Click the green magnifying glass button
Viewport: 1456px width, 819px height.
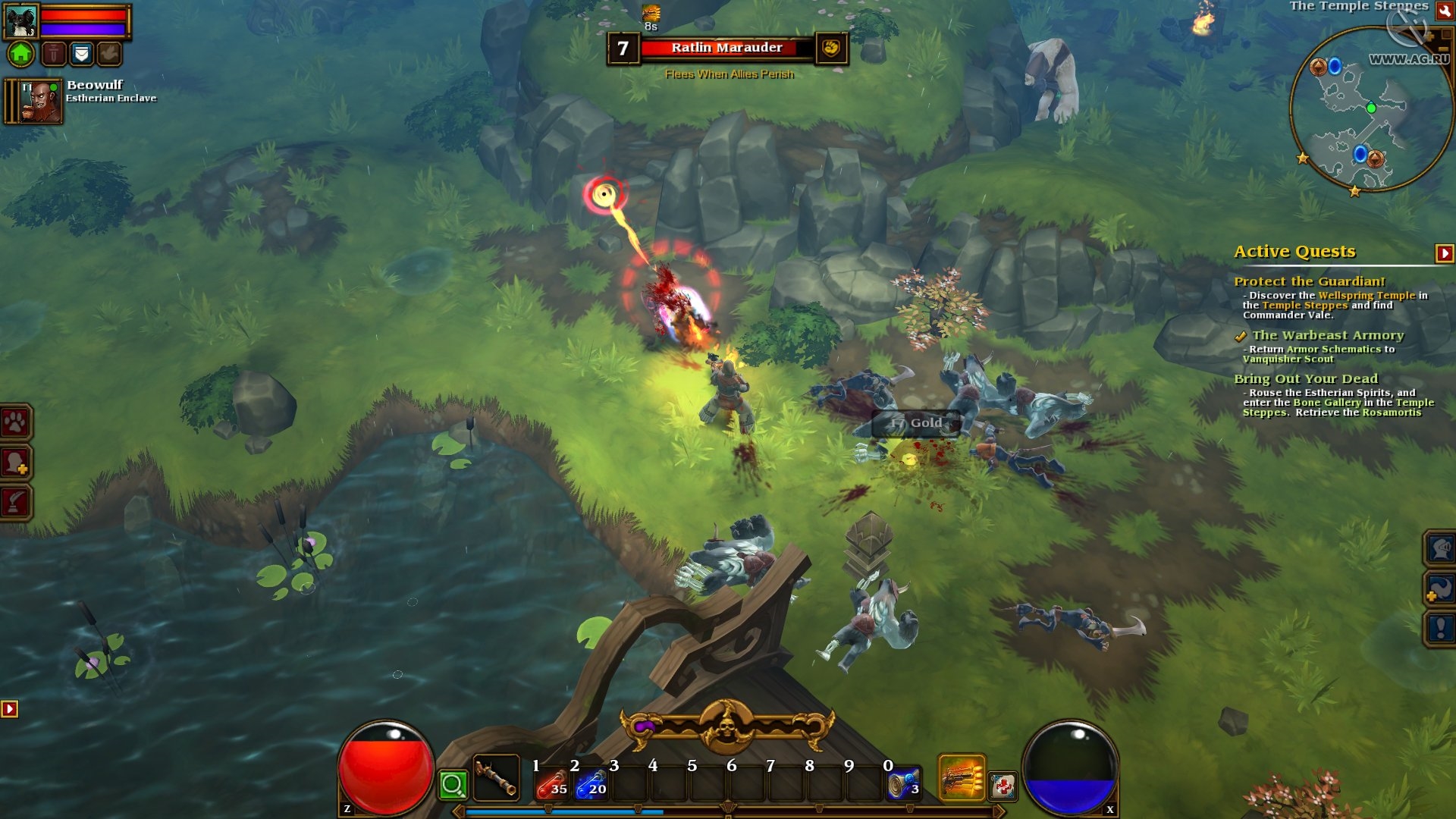point(453,785)
